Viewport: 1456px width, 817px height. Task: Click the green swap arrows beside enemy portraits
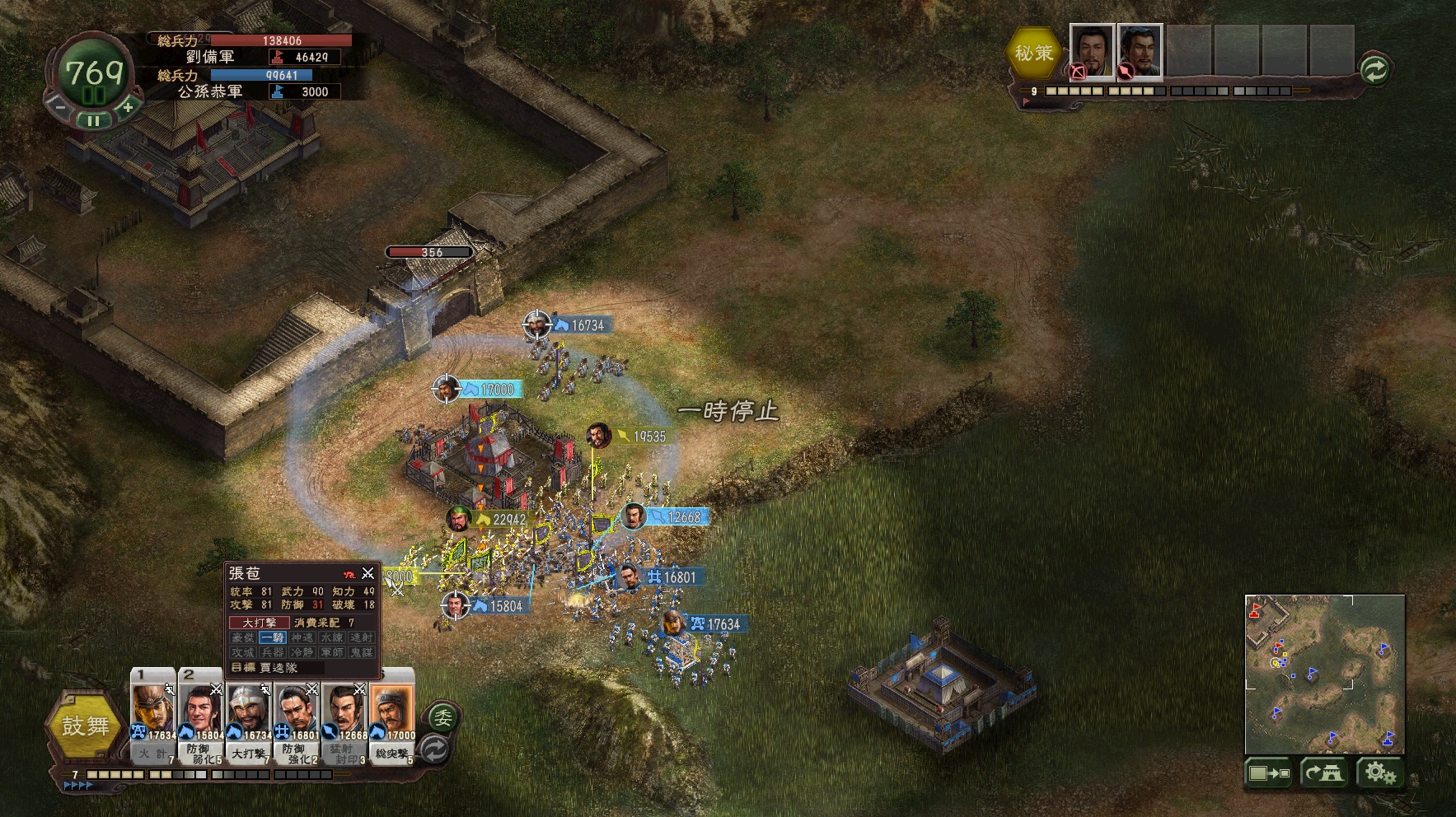coord(1374,69)
